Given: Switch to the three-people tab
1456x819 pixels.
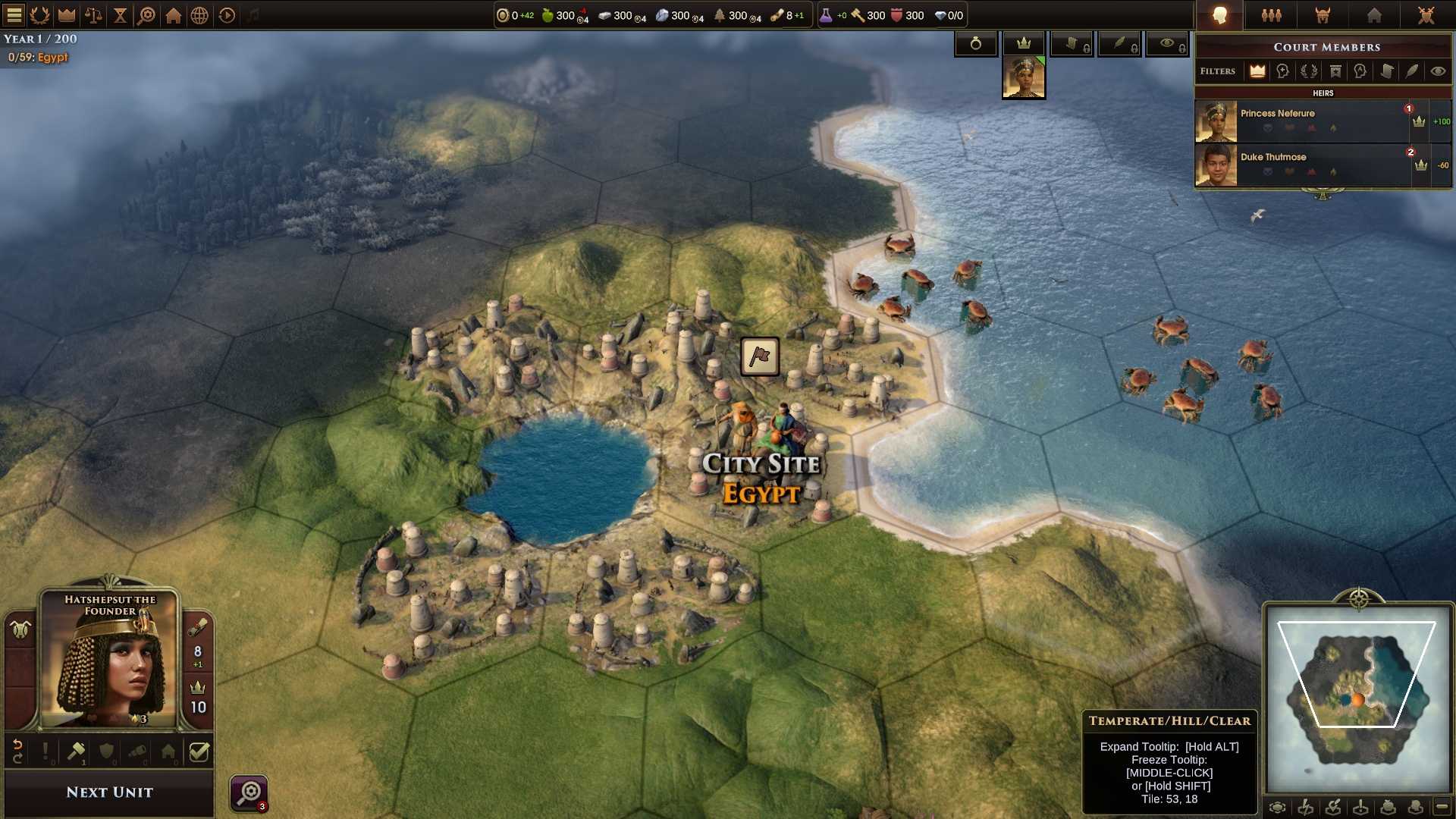Looking at the screenshot, I should 1272,15.
